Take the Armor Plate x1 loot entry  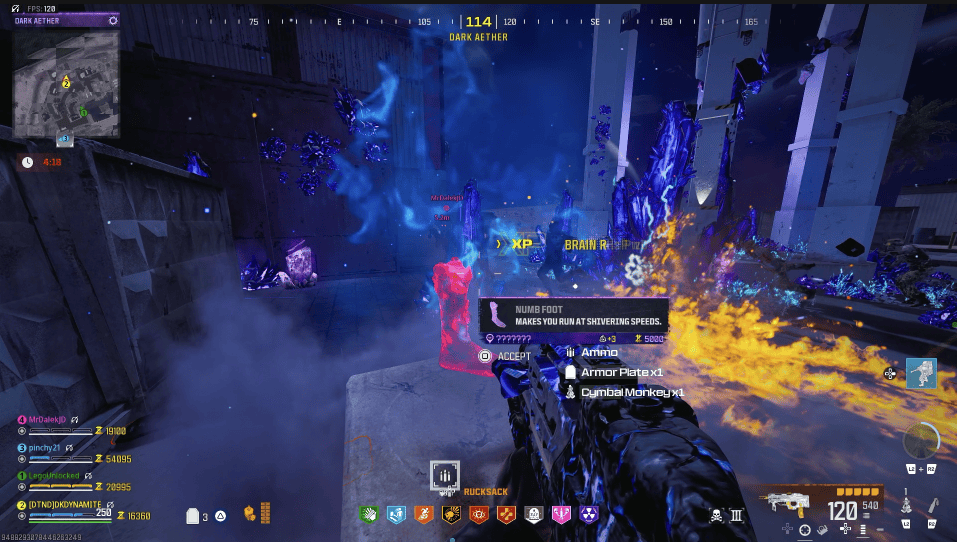click(621, 372)
